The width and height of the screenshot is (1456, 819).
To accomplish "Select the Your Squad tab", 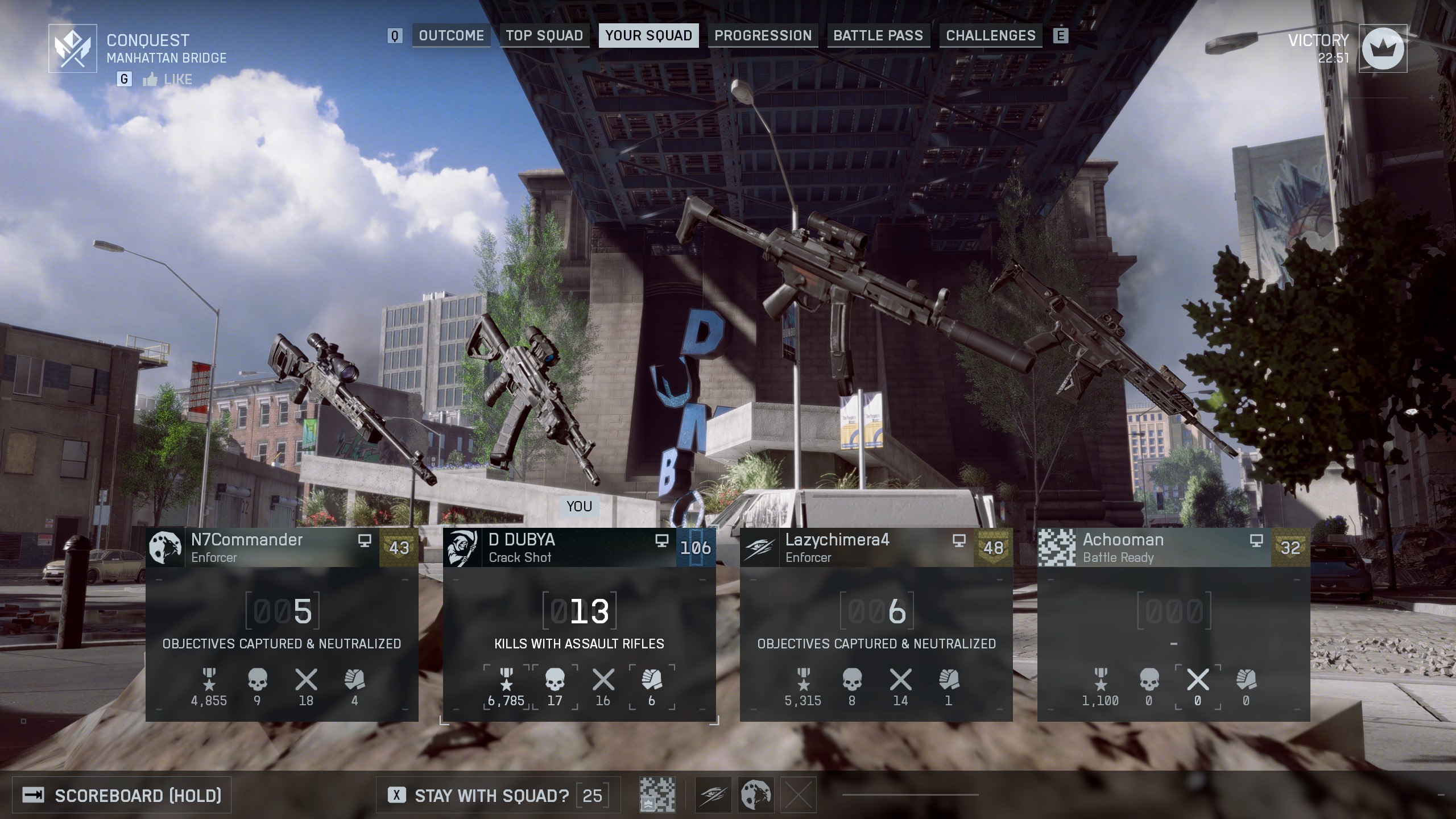I will 648,36.
